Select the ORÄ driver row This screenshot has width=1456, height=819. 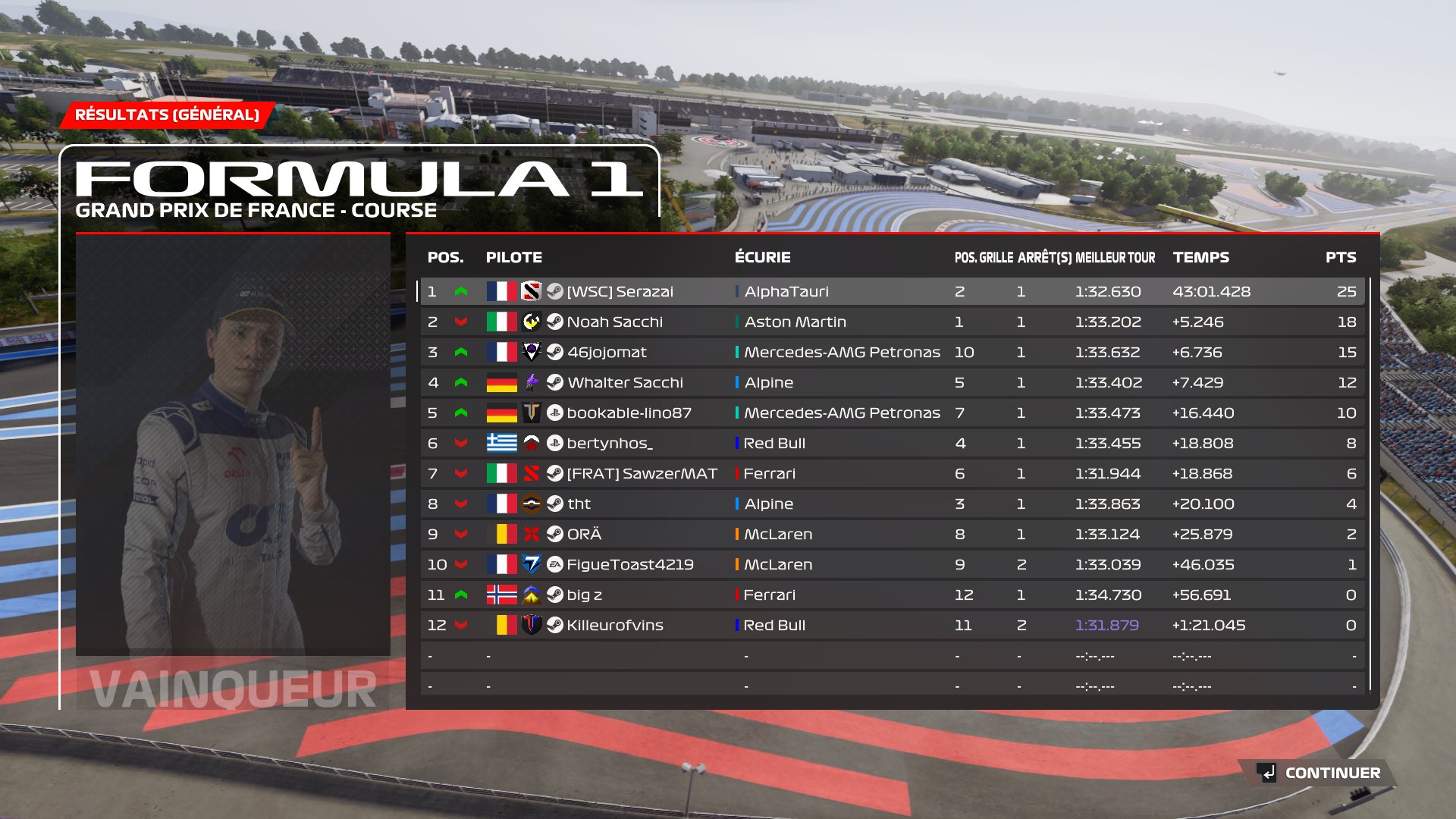click(584, 534)
